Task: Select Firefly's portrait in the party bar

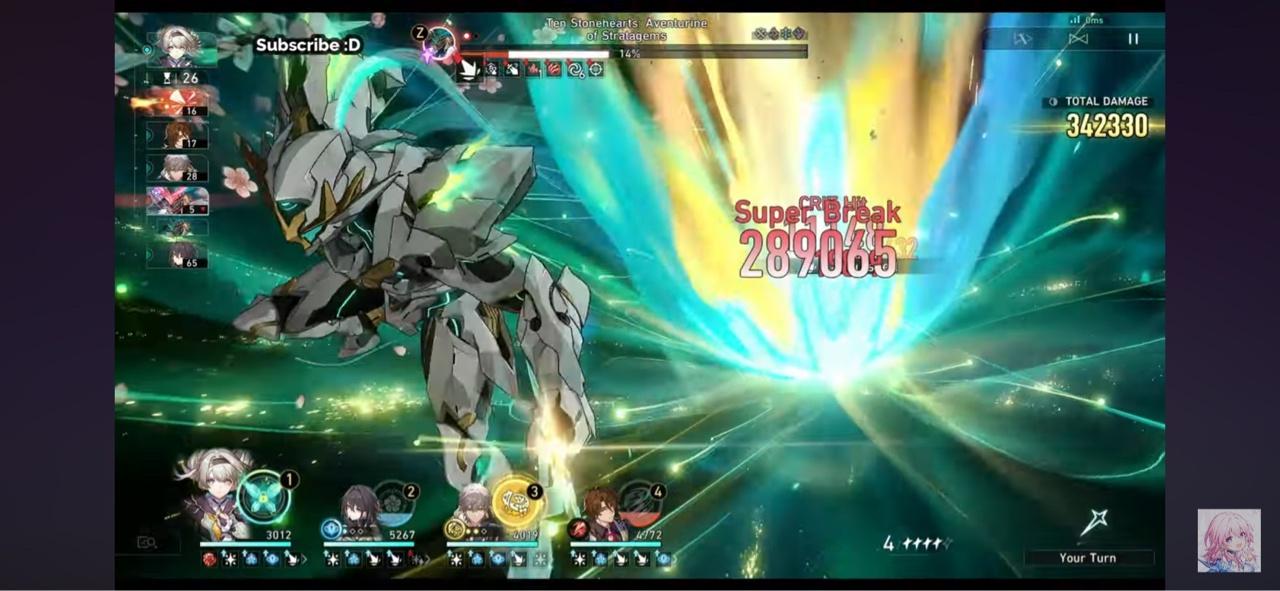Action: click(x=213, y=494)
